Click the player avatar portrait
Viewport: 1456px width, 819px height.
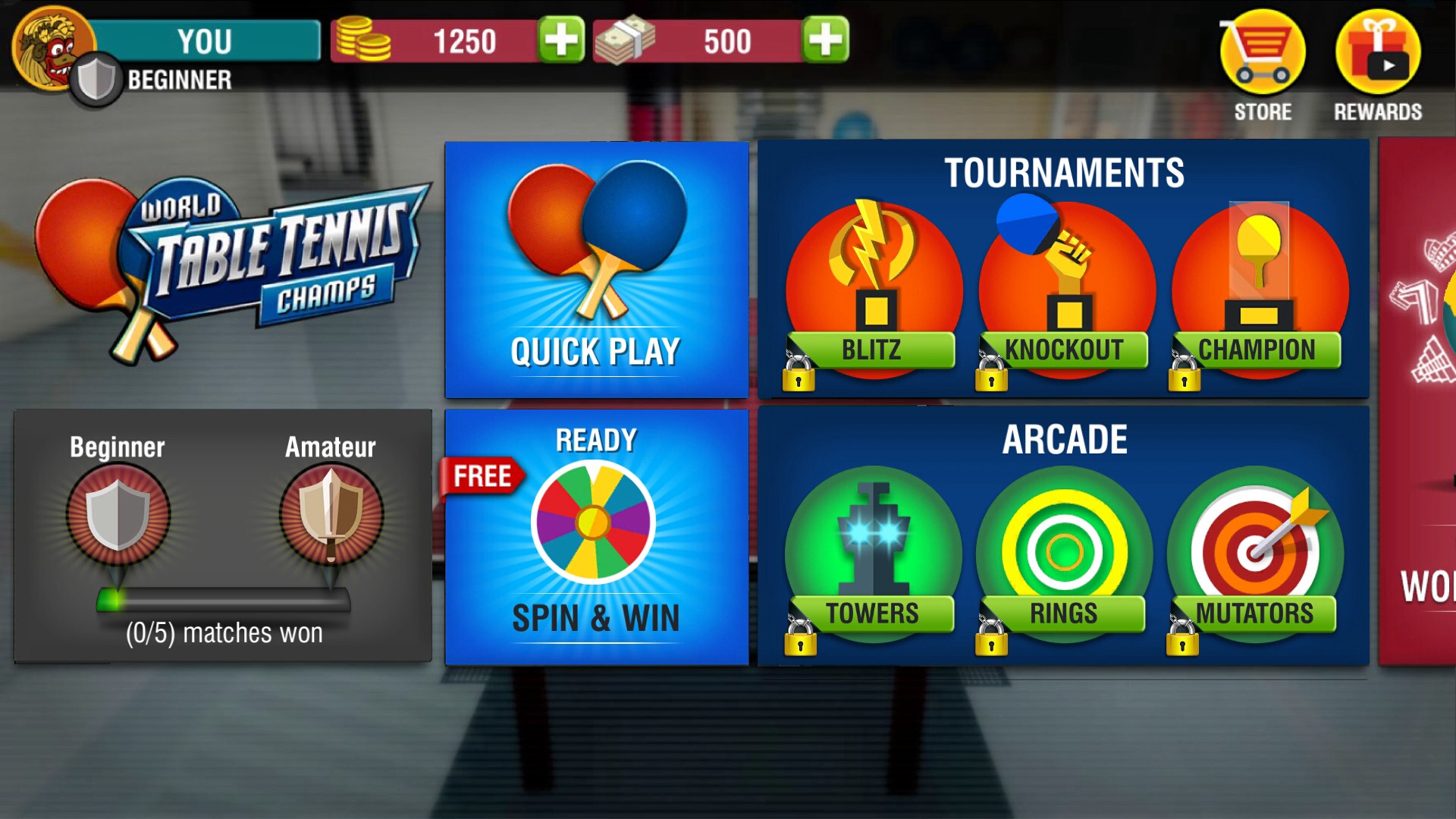click(x=50, y=49)
